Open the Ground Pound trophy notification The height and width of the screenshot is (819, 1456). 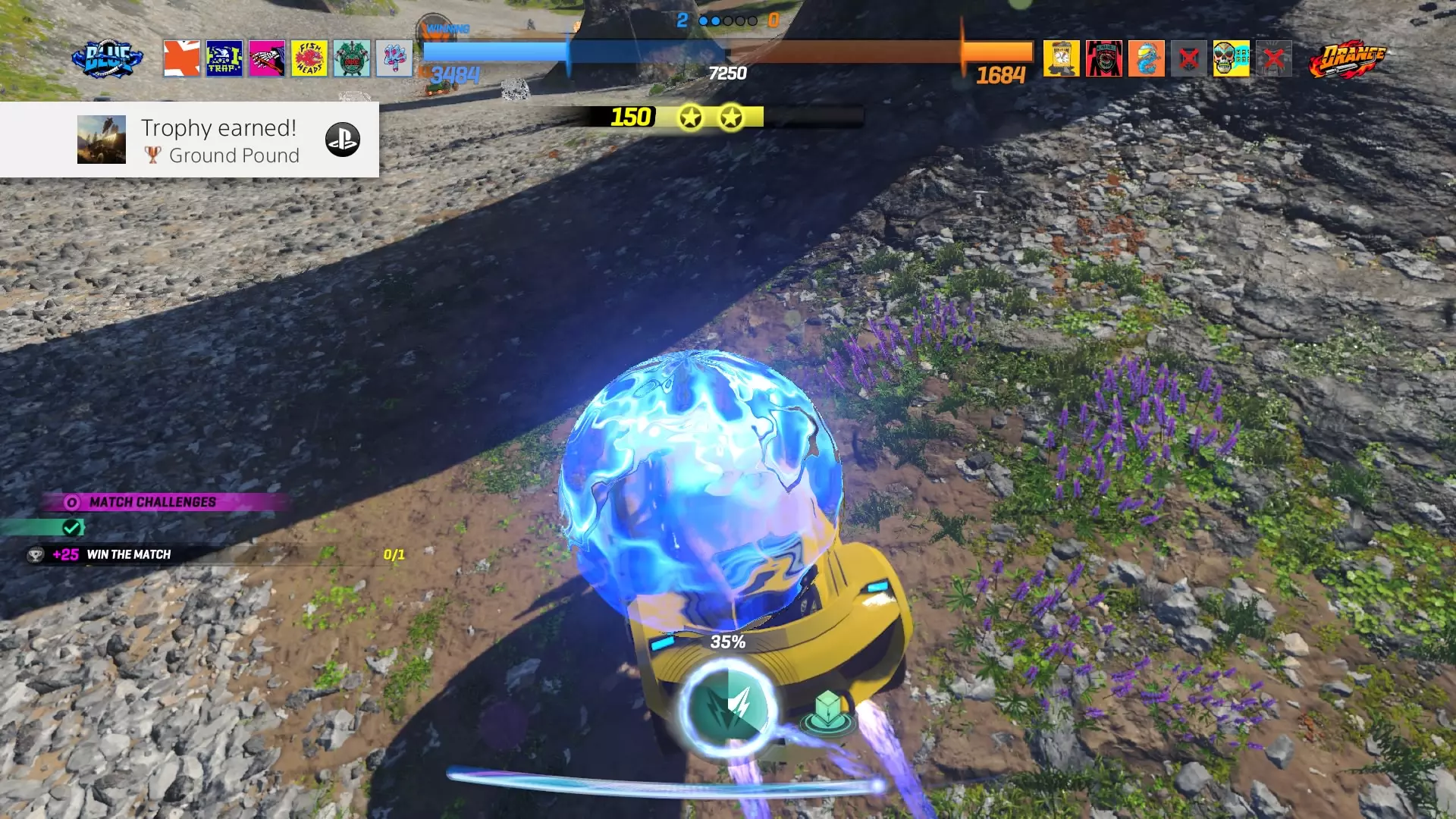pyautogui.click(x=219, y=140)
